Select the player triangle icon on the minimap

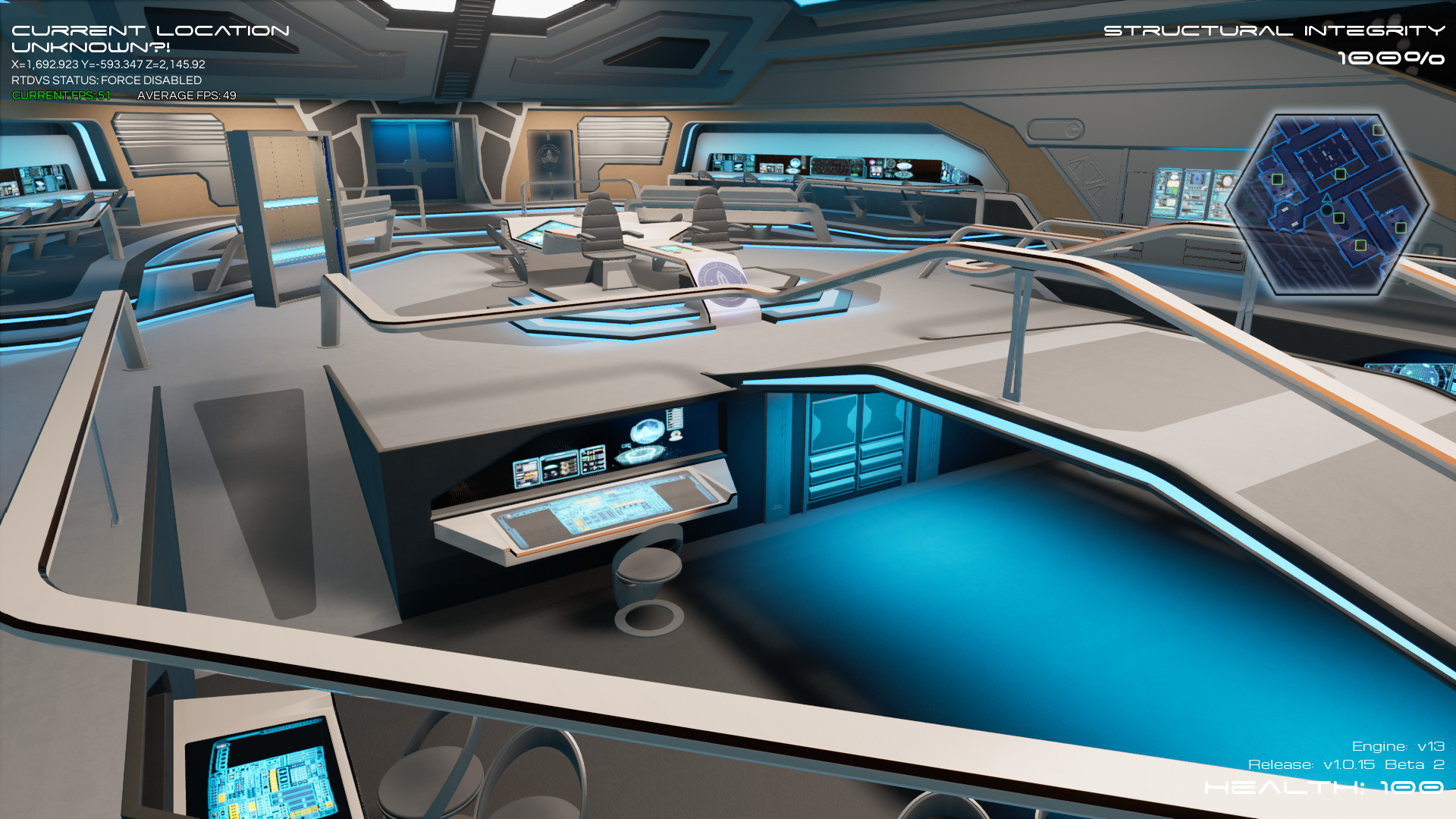coord(1326,199)
